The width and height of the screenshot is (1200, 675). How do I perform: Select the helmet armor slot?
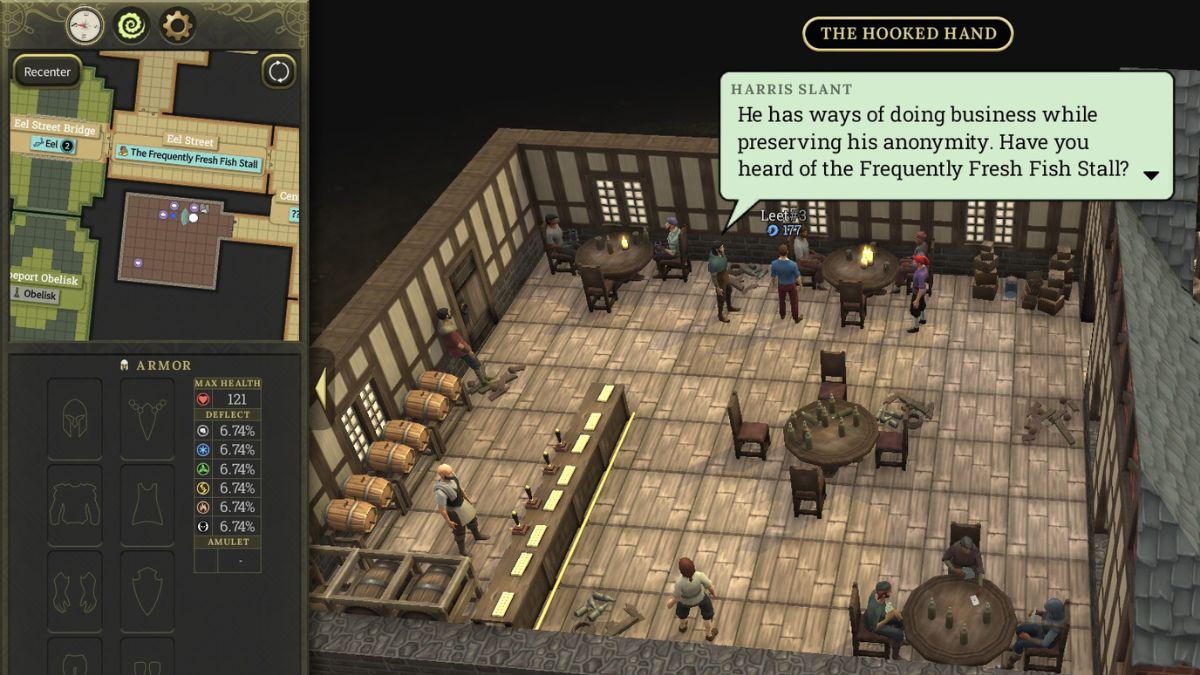[75, 418]
